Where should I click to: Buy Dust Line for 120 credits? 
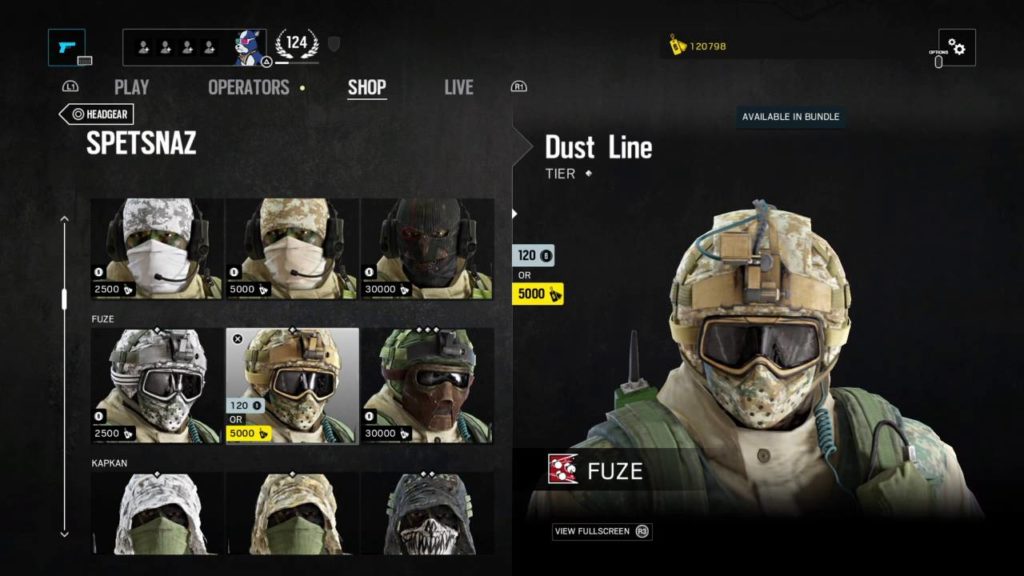tap(532, 256)
